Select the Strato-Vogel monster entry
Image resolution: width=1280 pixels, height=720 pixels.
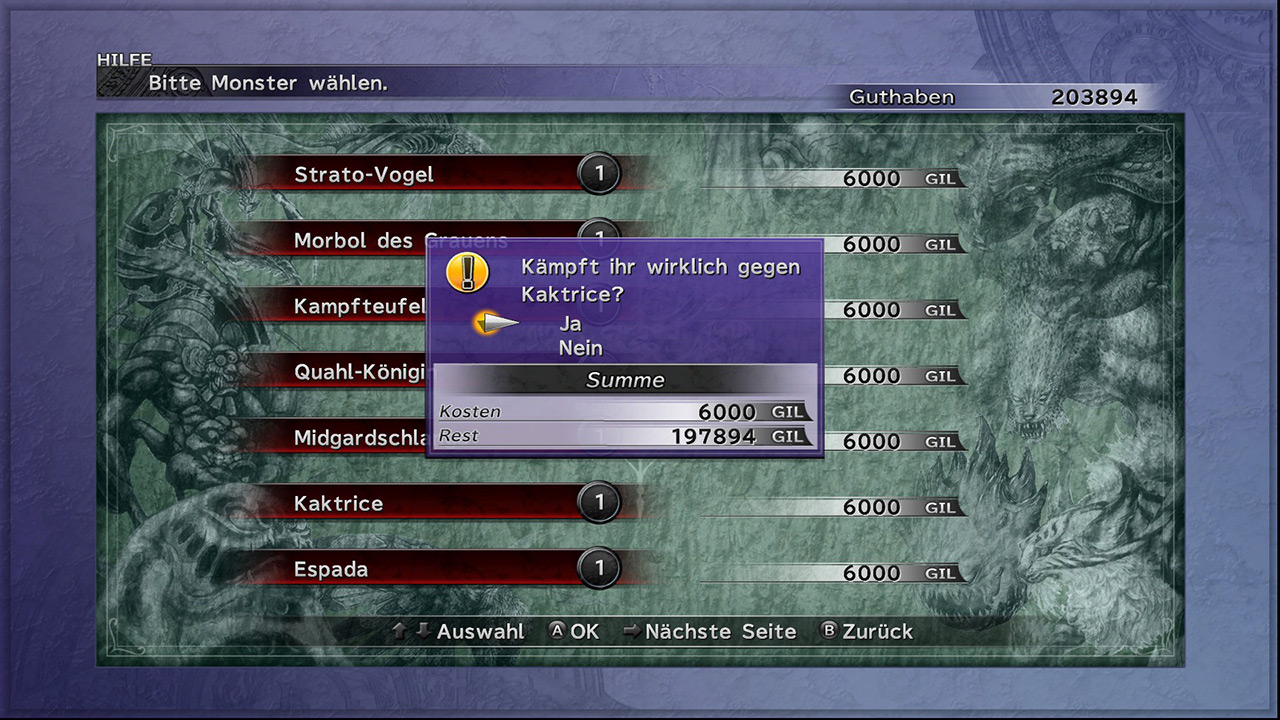[x=364, y=175]
